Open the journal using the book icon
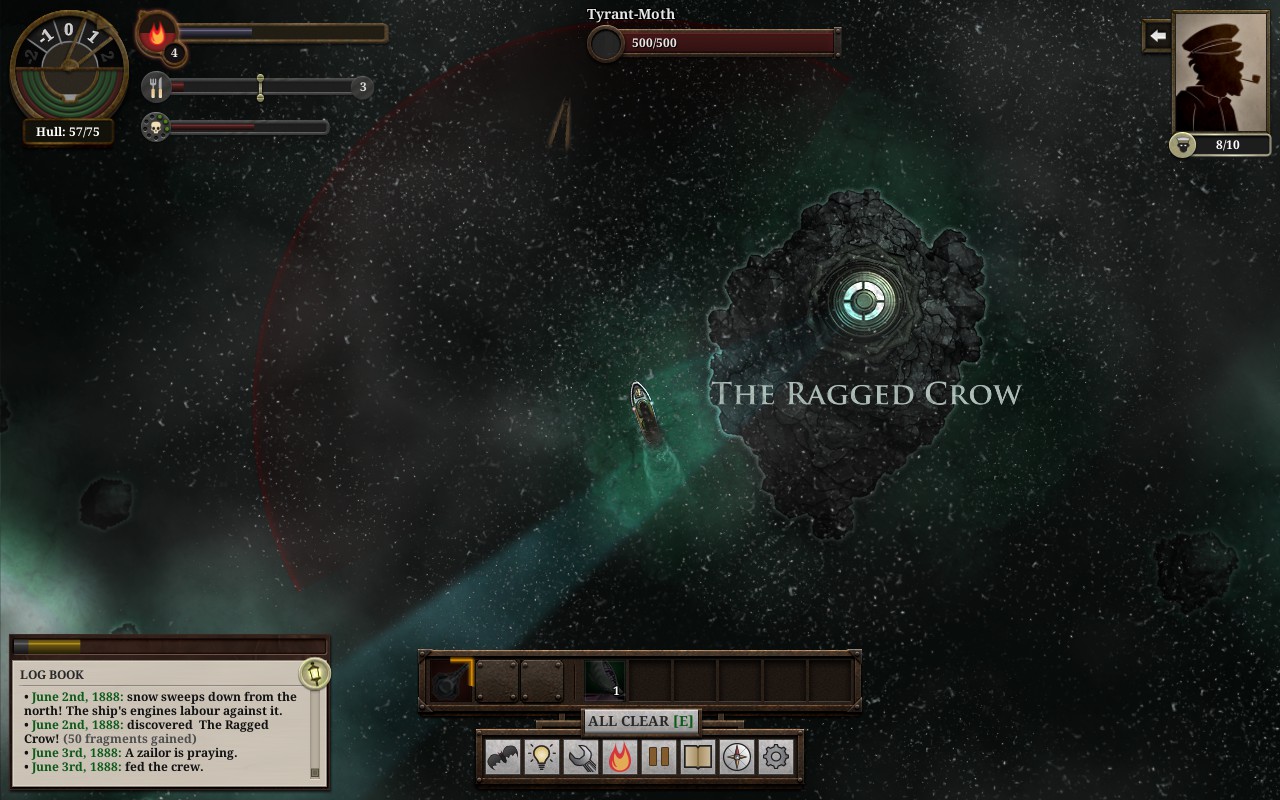Screen dimensions: 1280x800 (697, 758)
